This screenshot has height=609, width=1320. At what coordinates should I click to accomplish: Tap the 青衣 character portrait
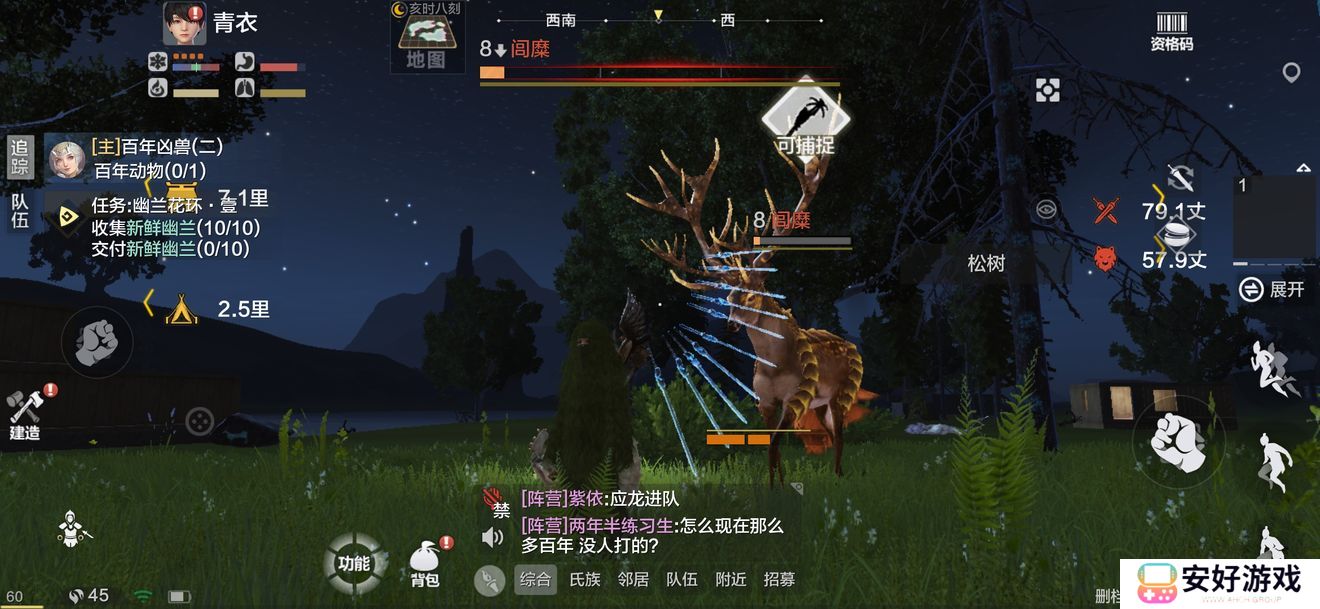tap(184, 23)
